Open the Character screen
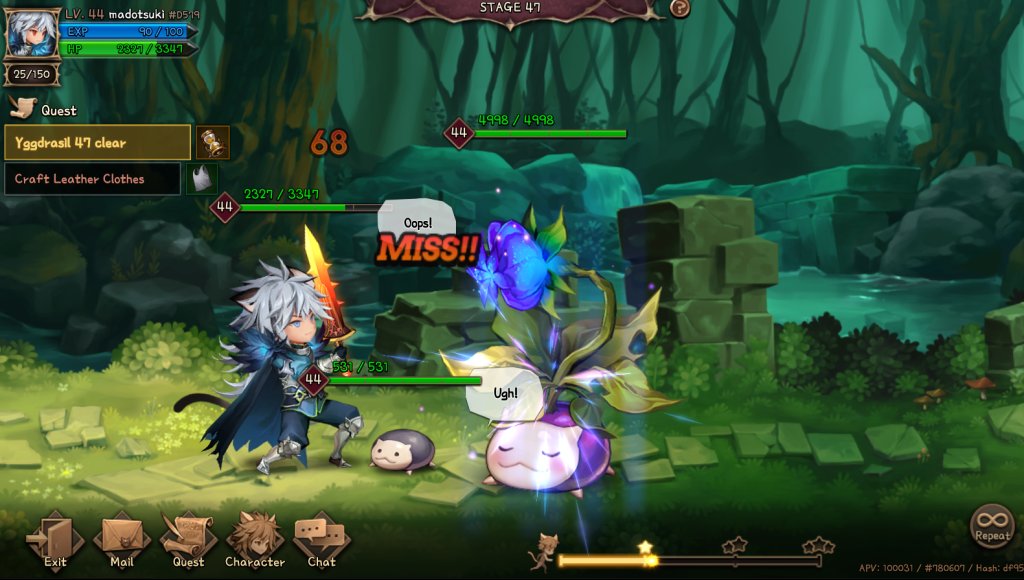This screenshot has width=1024, height=580. click(255, 540)
